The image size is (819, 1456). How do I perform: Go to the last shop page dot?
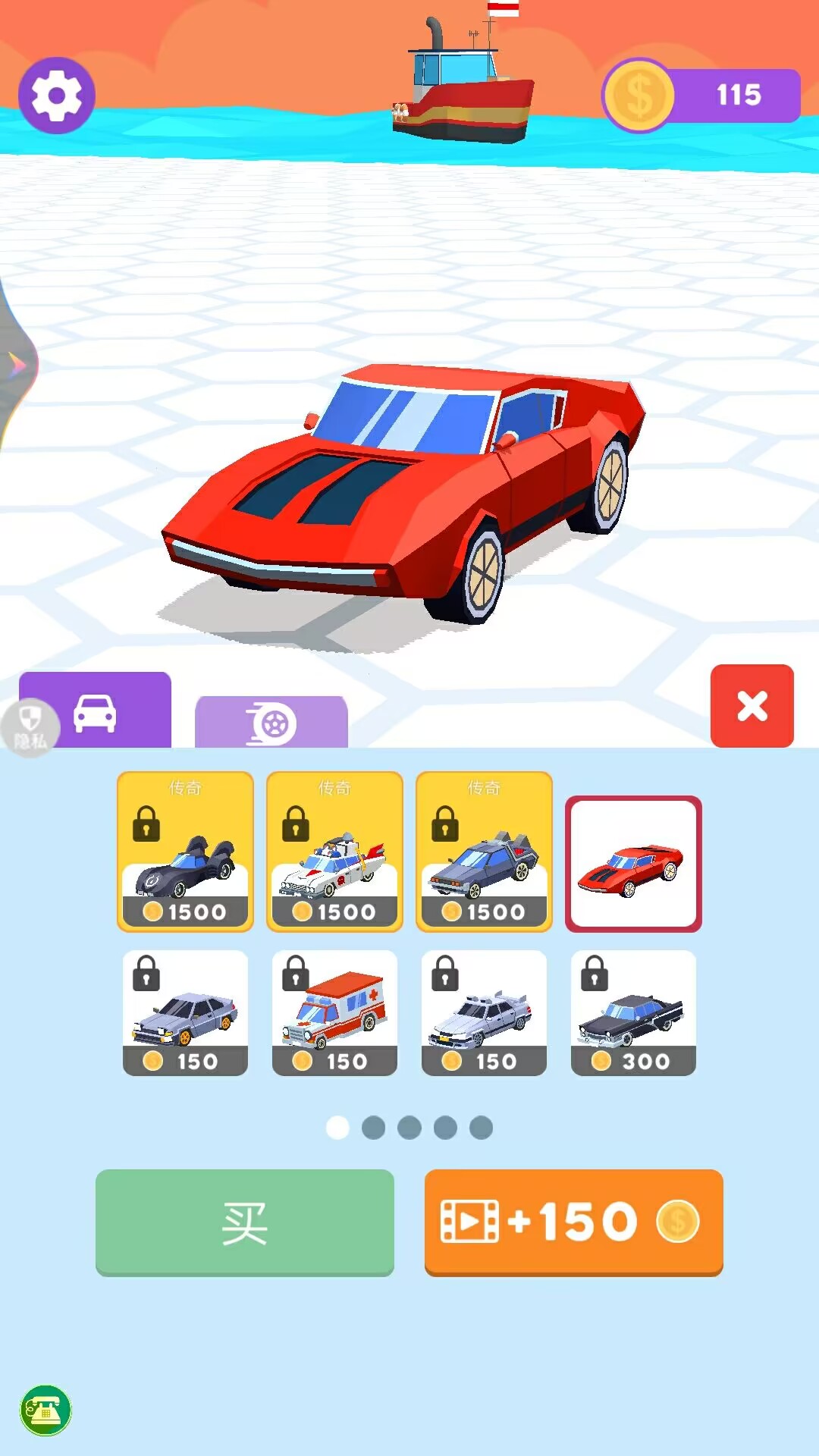(x=481, y=1128)
